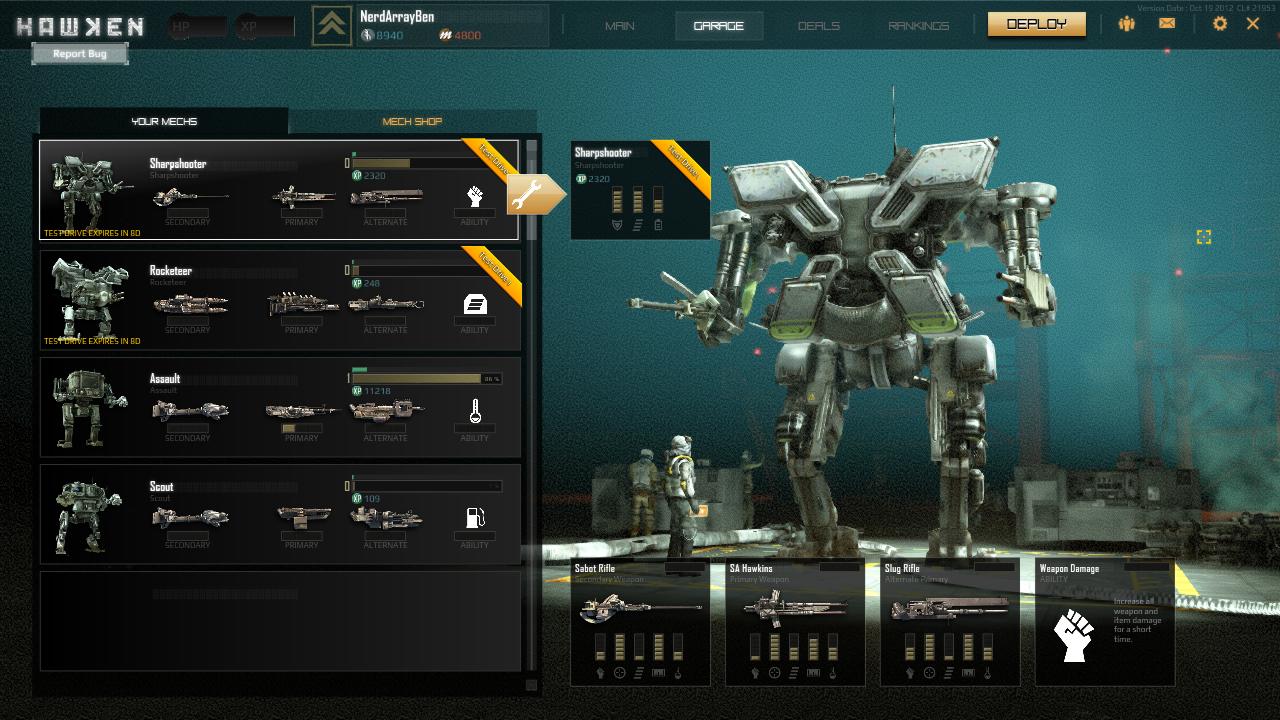View the Weapon Damage ability card
Image resolution: width=1280 pixels, height=720 pixels.
click(1104, 621)
